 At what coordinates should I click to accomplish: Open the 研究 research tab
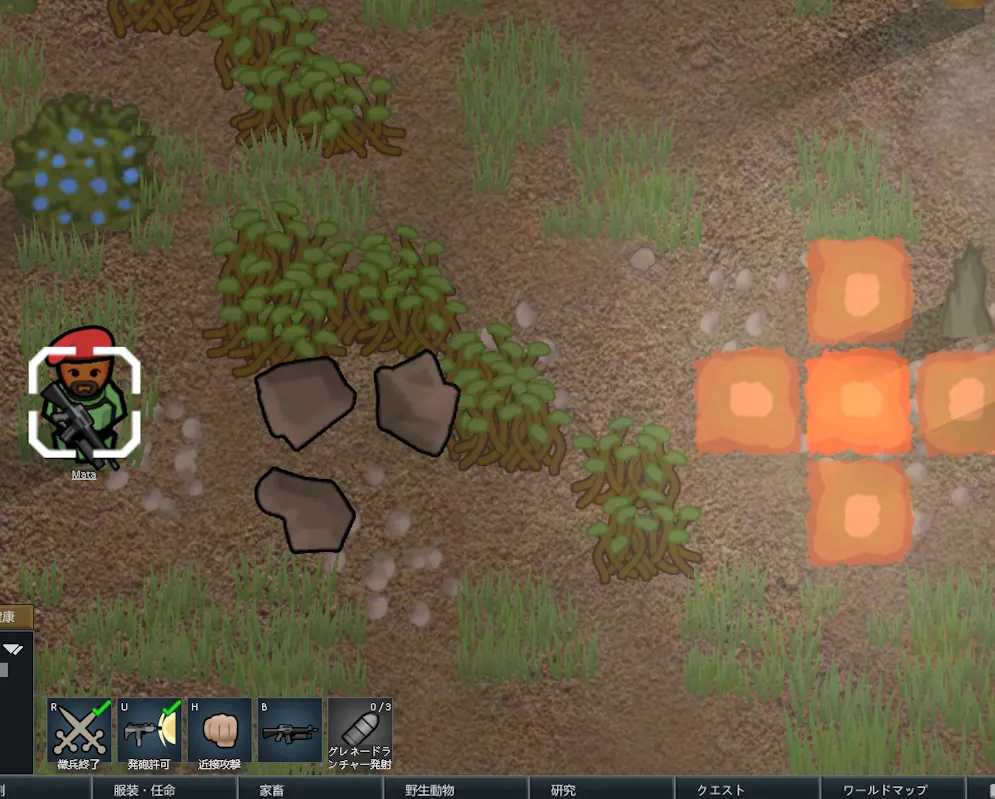[x=563, y=790]
